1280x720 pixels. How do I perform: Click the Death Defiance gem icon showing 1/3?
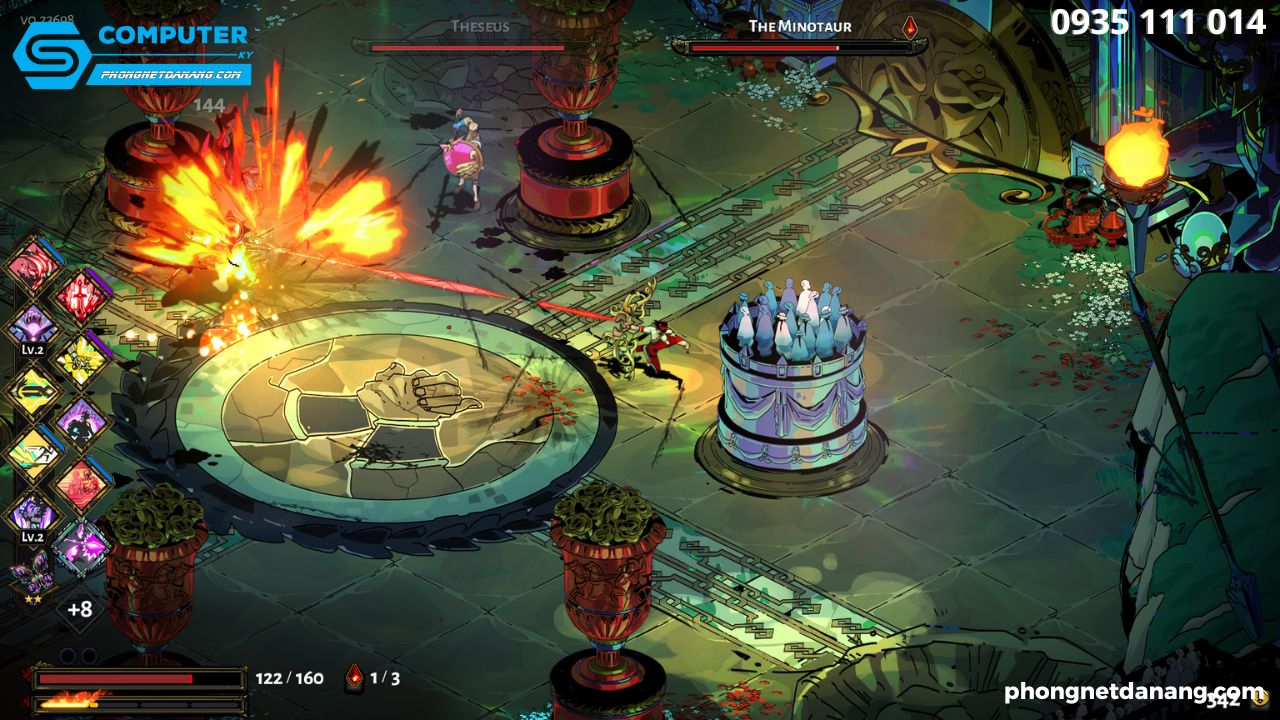355,677
